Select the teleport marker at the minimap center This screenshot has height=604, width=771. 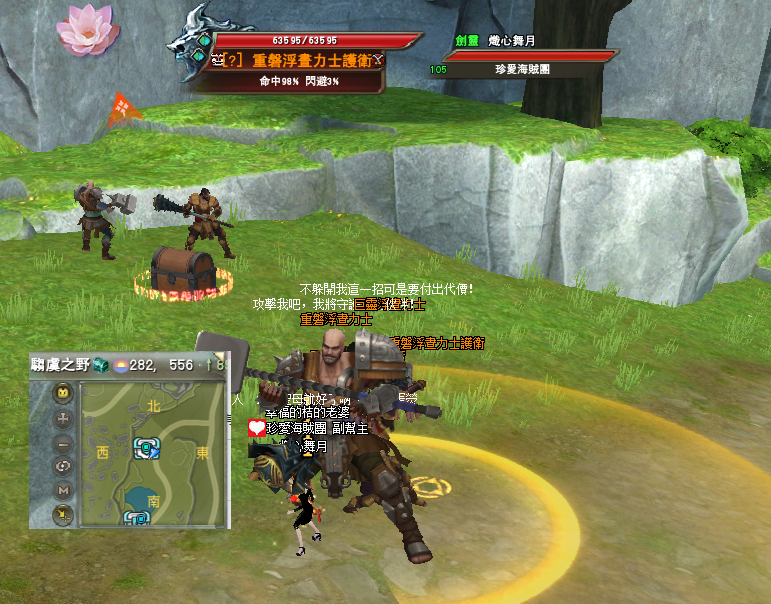[148, 447]
